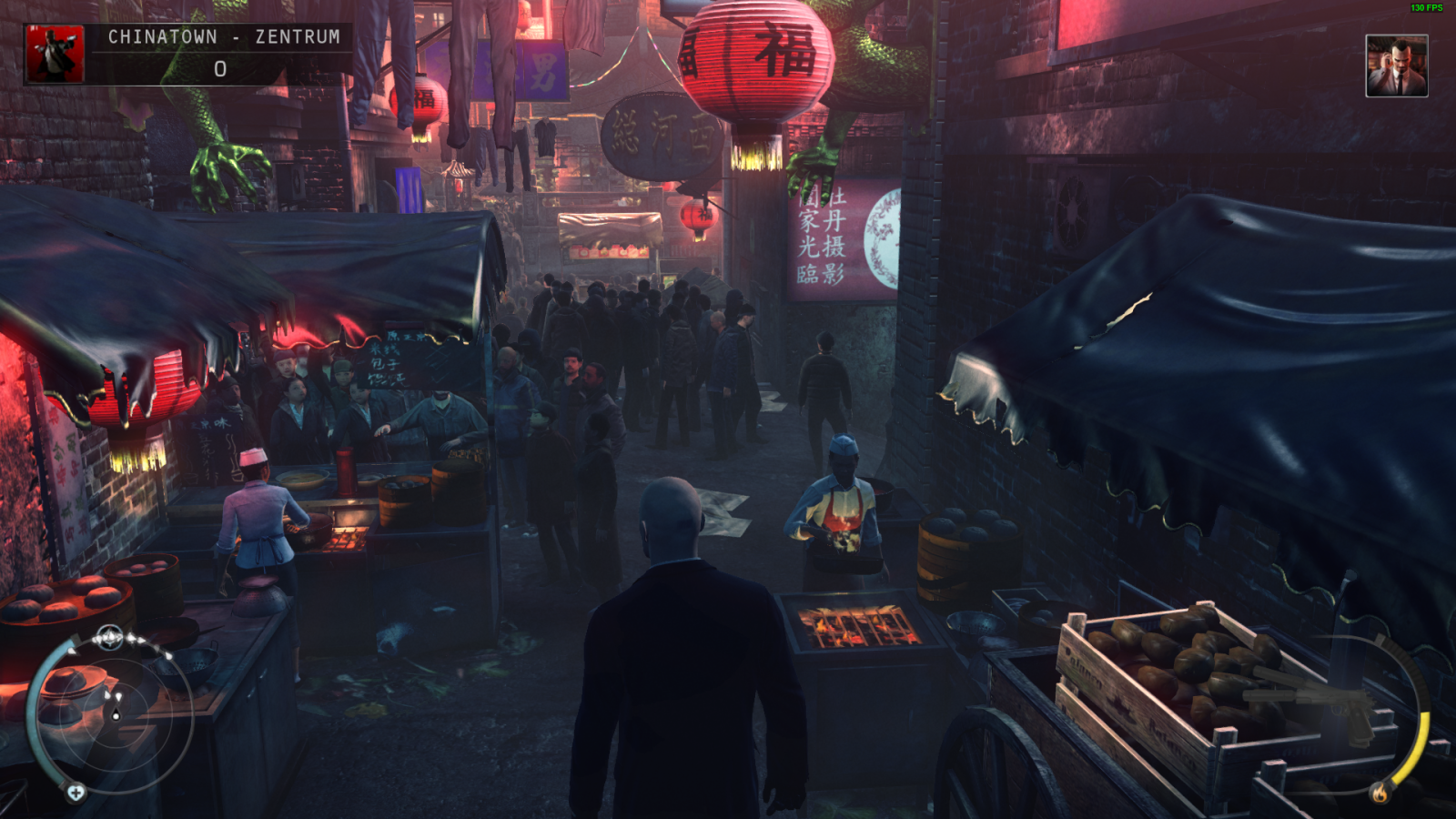The height and width of the screenshot is (819, 1456).
Task: Click the red assassin score icon
Action: pyautogui.click(x=55, y=54)
